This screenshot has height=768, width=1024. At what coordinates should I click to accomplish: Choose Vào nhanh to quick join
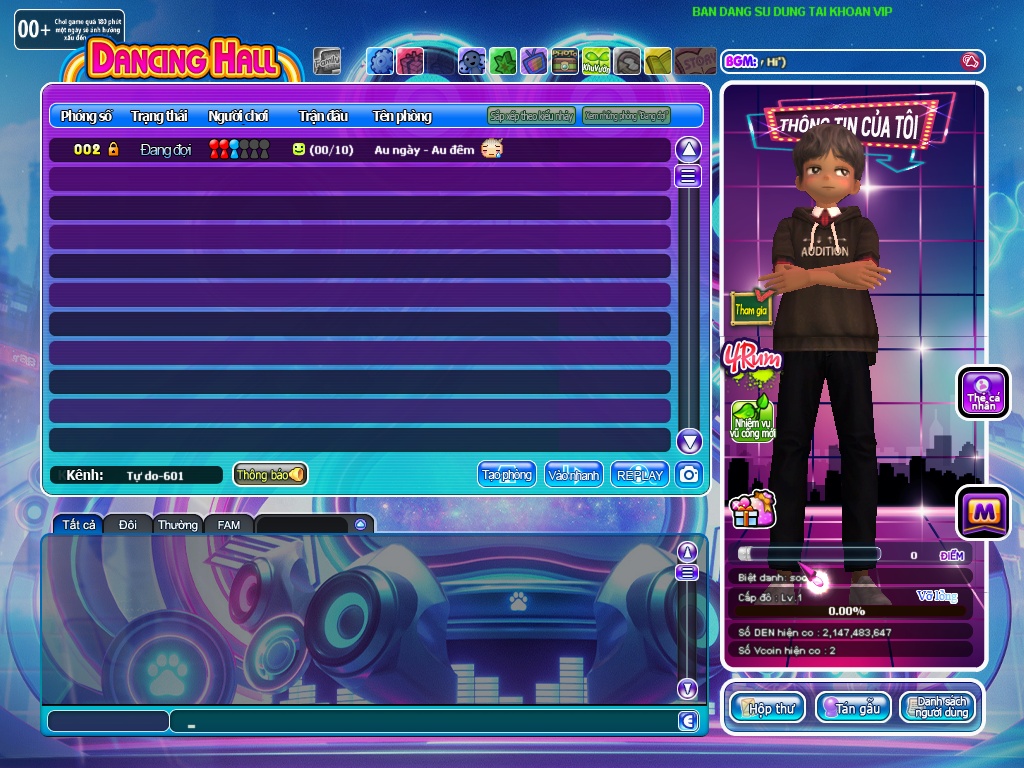pyautogui.click(x=573, y=475)
